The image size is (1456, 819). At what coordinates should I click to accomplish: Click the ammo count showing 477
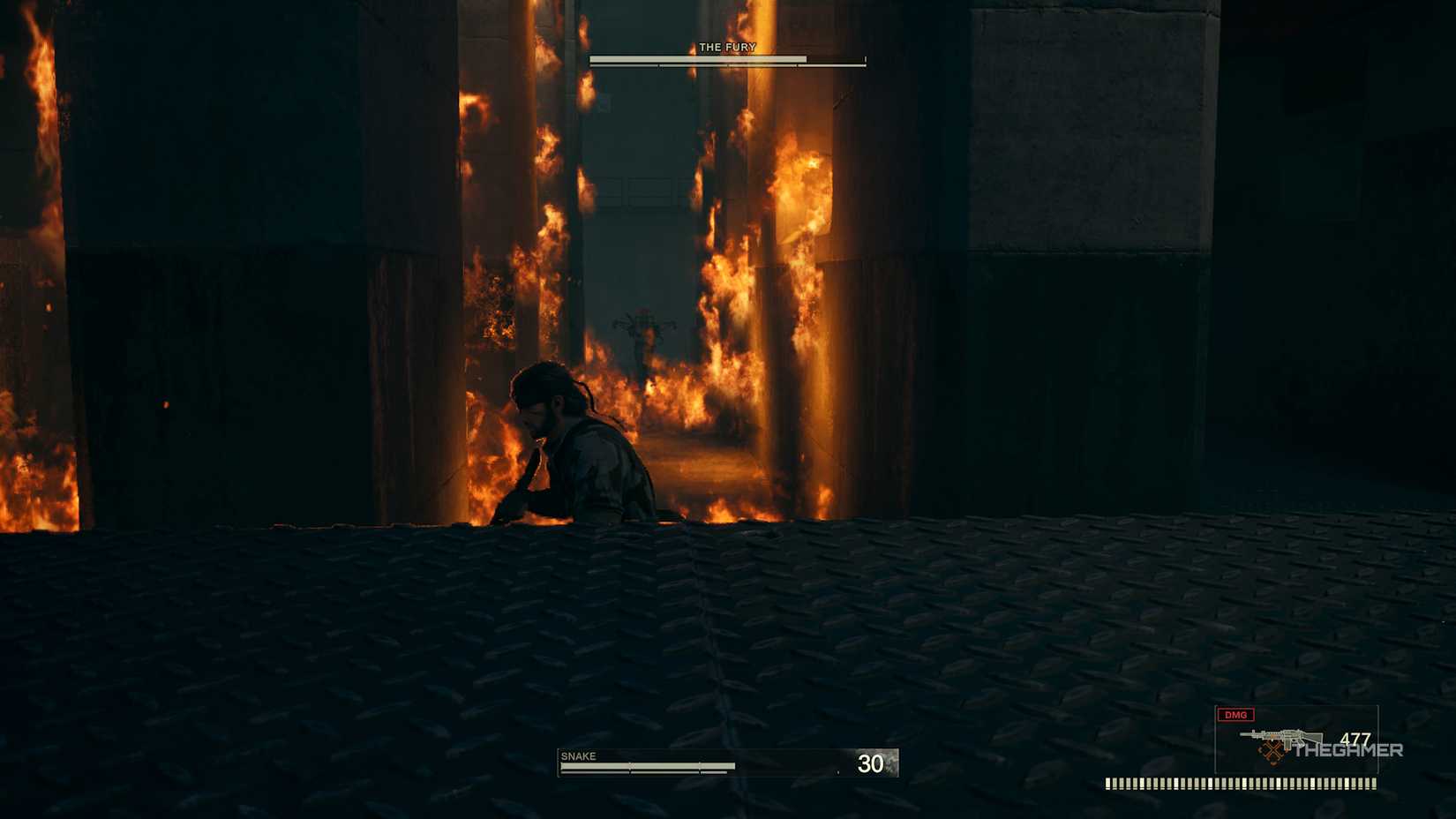pyautogui.click(x=1355, y=736)
